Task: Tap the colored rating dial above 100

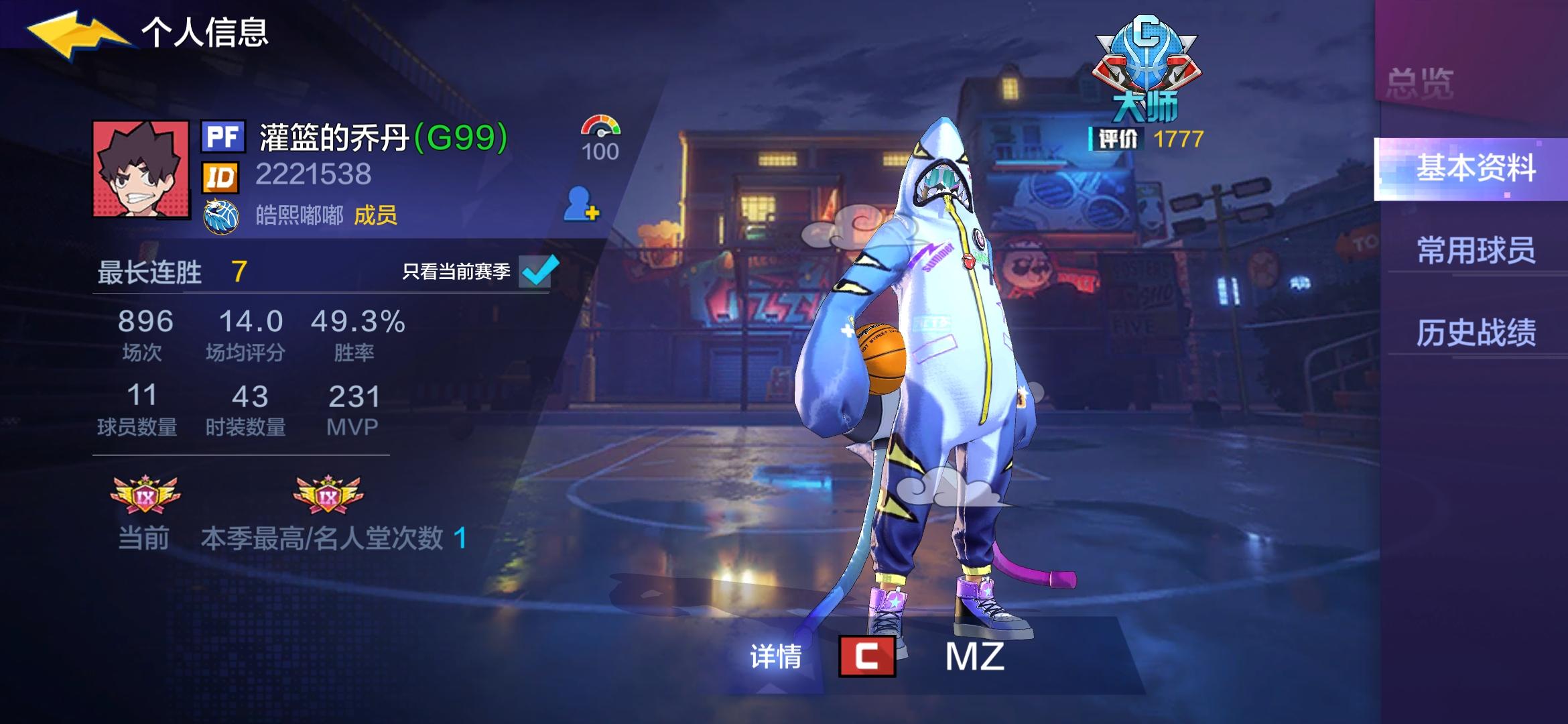Action: pos(600,124)
